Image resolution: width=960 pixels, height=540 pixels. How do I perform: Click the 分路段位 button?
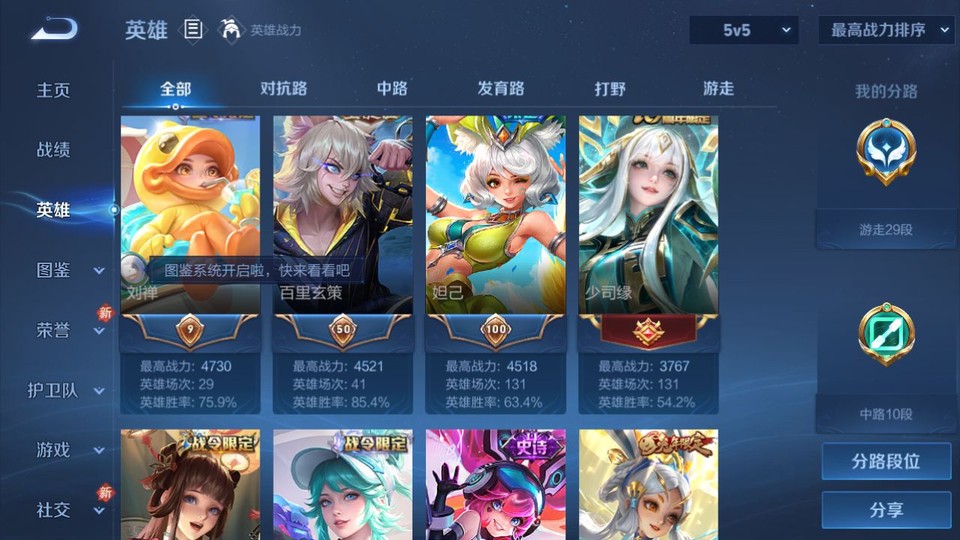pyautogui.click(x=886, y=462)
